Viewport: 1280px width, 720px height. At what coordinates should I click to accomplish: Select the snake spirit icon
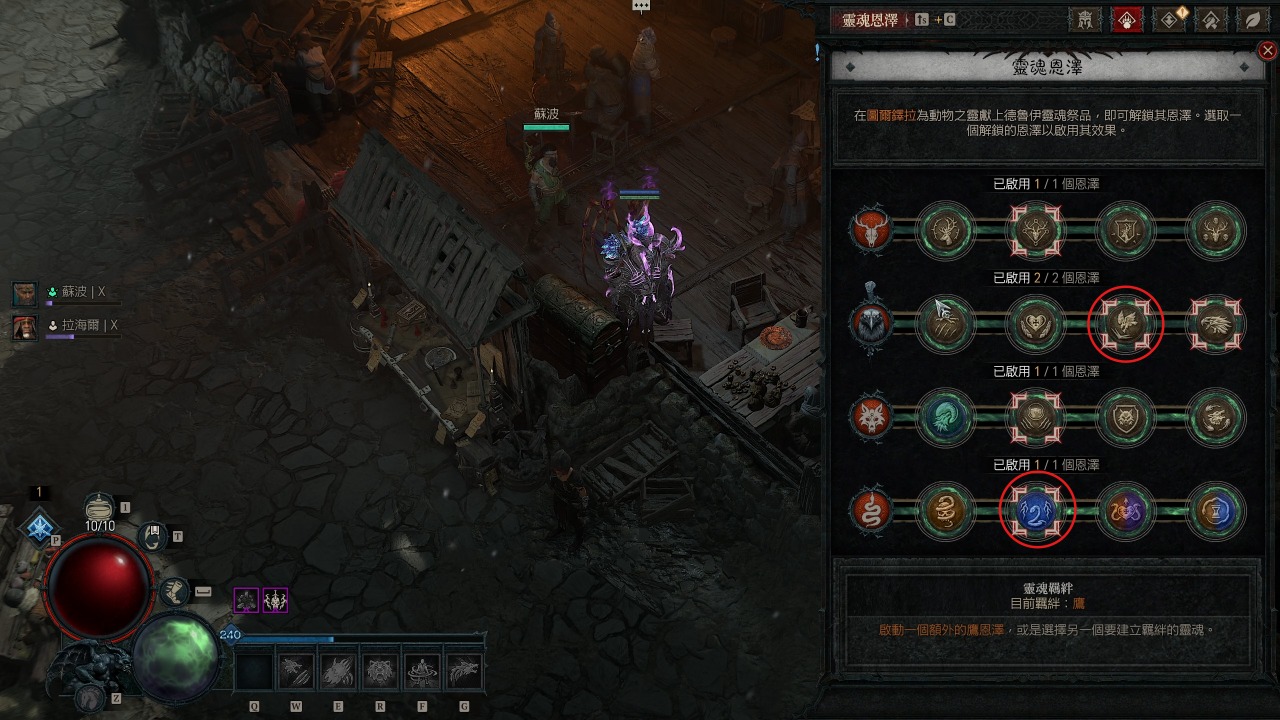point(870,511)
